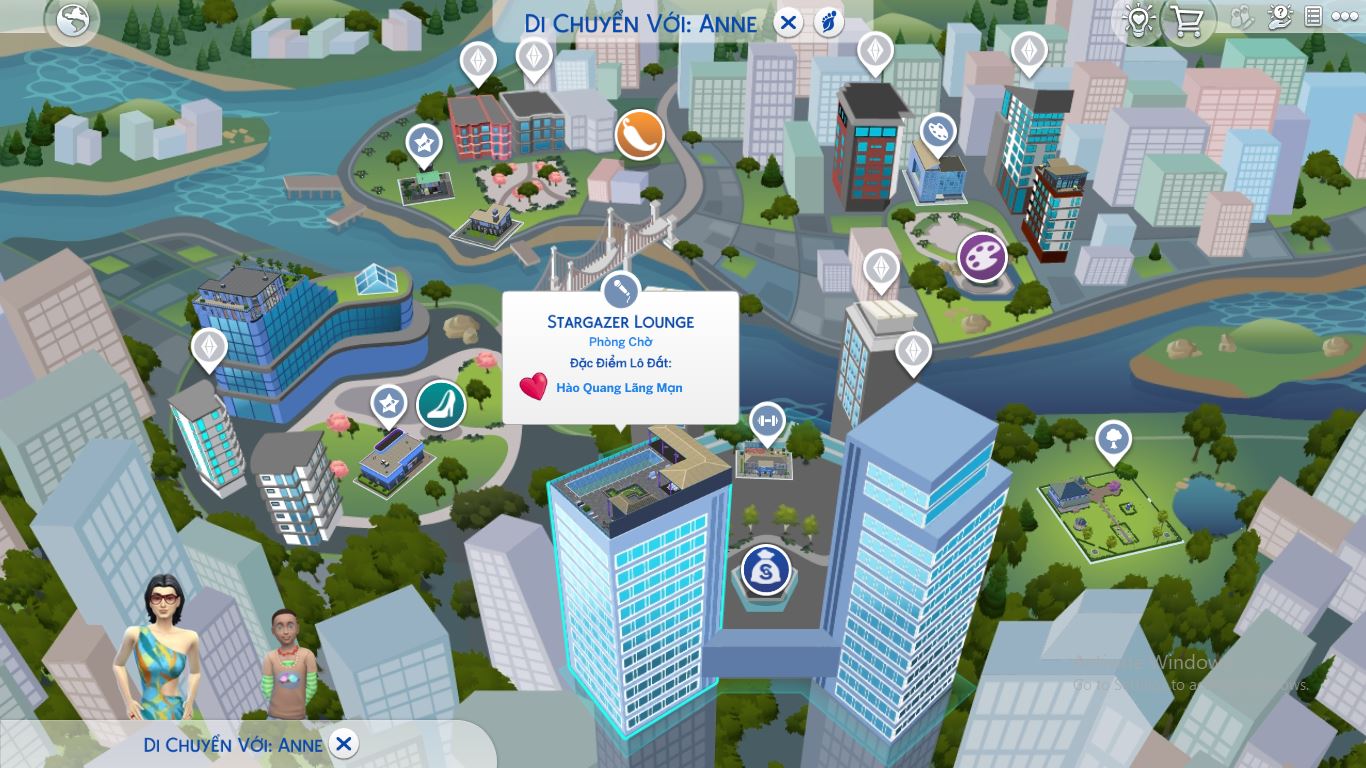Viewport: 1366px width, 768px height.
Task: Open the more options ellipsis menu
Action: (x=1347, y=16)
